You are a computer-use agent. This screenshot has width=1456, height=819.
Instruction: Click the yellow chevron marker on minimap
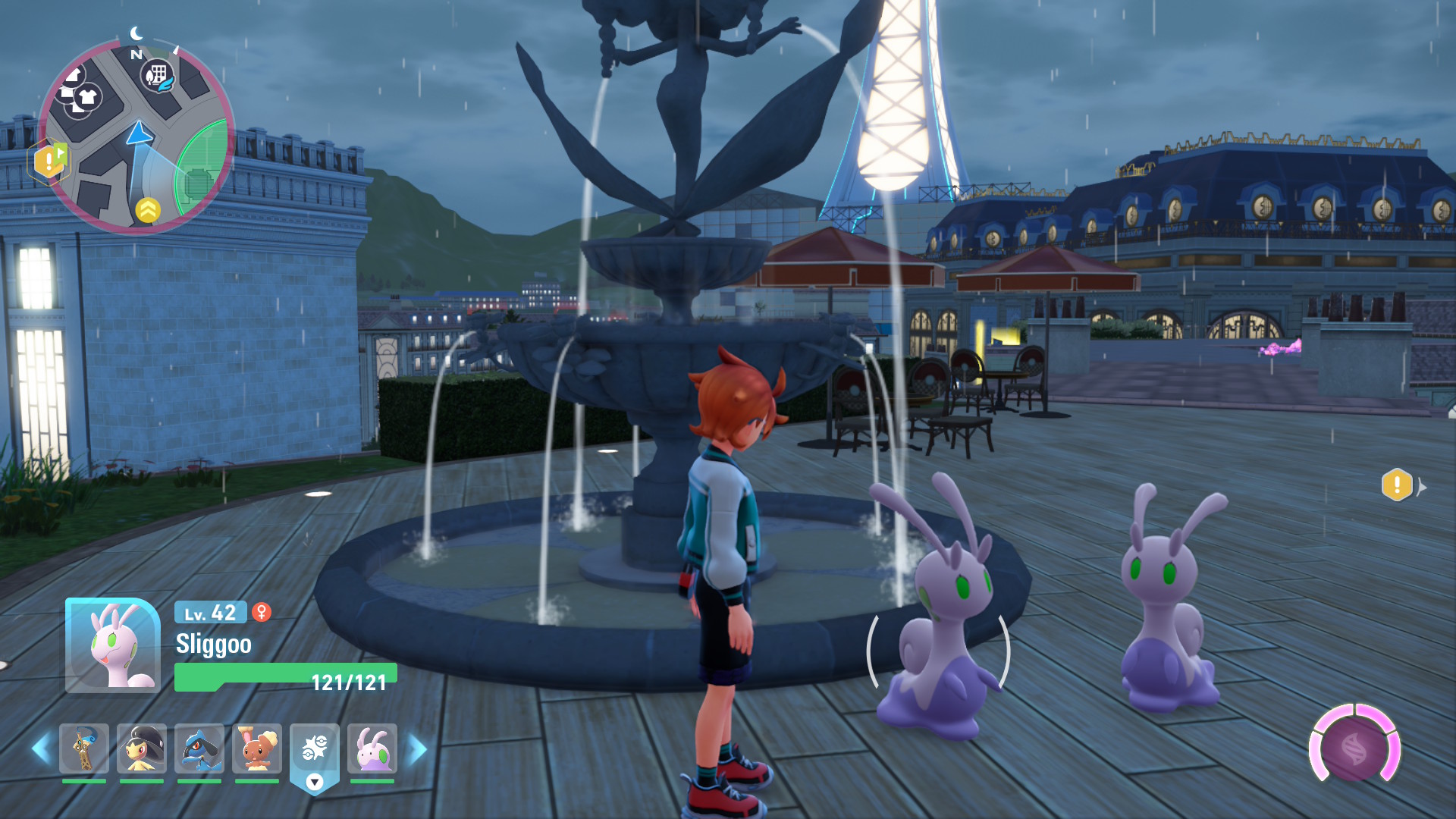pos(148,210)
